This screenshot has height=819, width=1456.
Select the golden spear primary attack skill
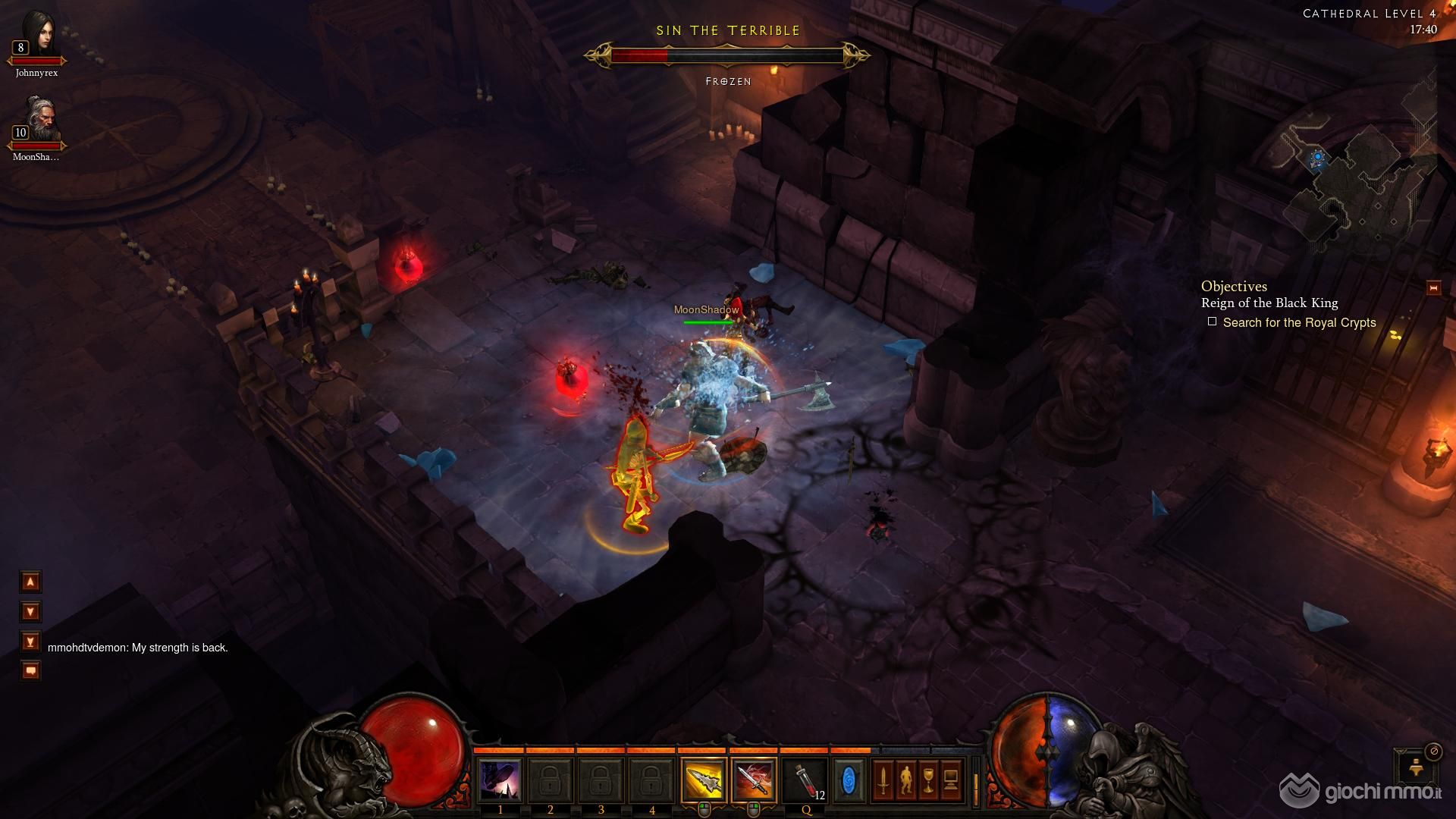click(x=704, y=780)
